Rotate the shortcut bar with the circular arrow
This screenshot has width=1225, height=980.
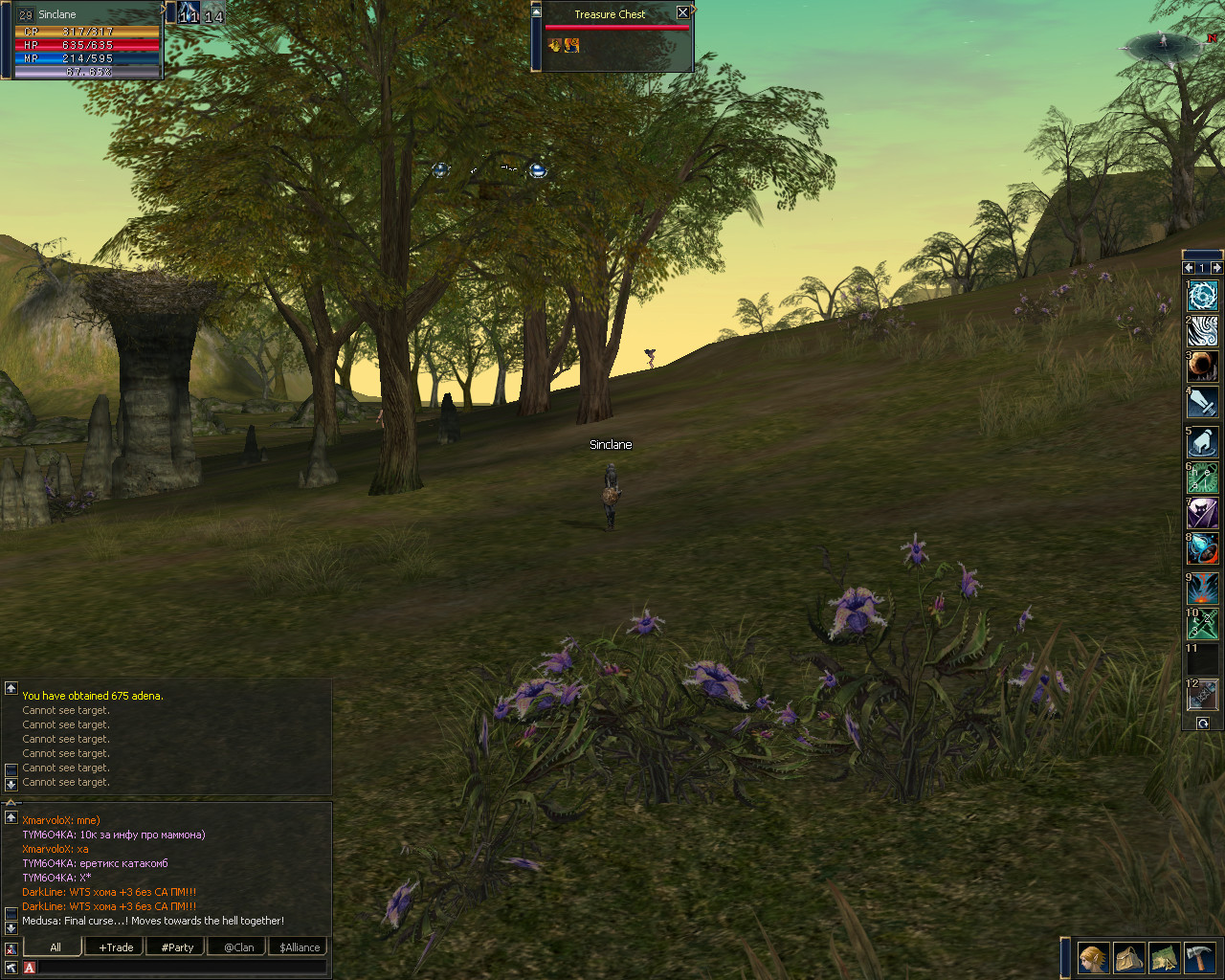click(1203, 724)
